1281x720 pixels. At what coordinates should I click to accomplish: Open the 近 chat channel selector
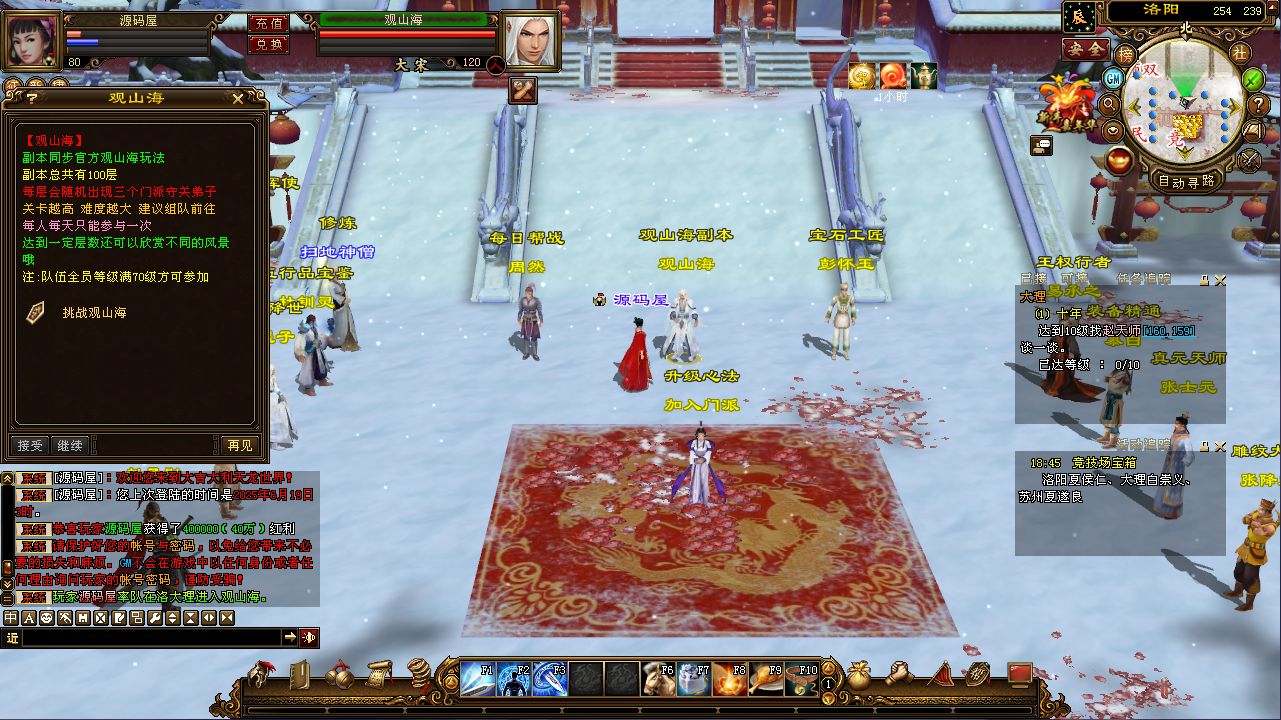pos(14,637)
